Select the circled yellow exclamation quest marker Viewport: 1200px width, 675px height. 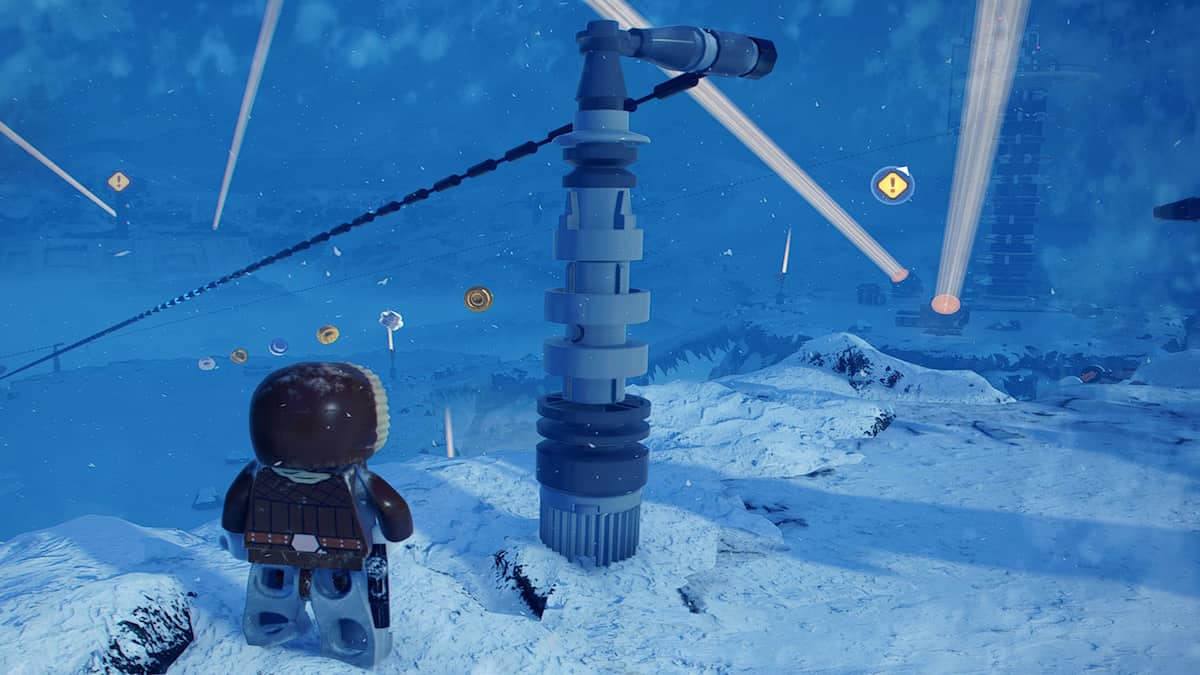892,185
